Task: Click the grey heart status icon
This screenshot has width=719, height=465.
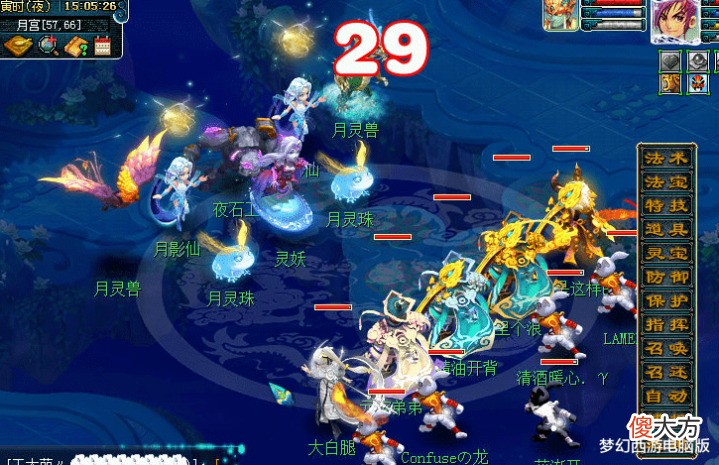Action: click(x=672, y=61)
